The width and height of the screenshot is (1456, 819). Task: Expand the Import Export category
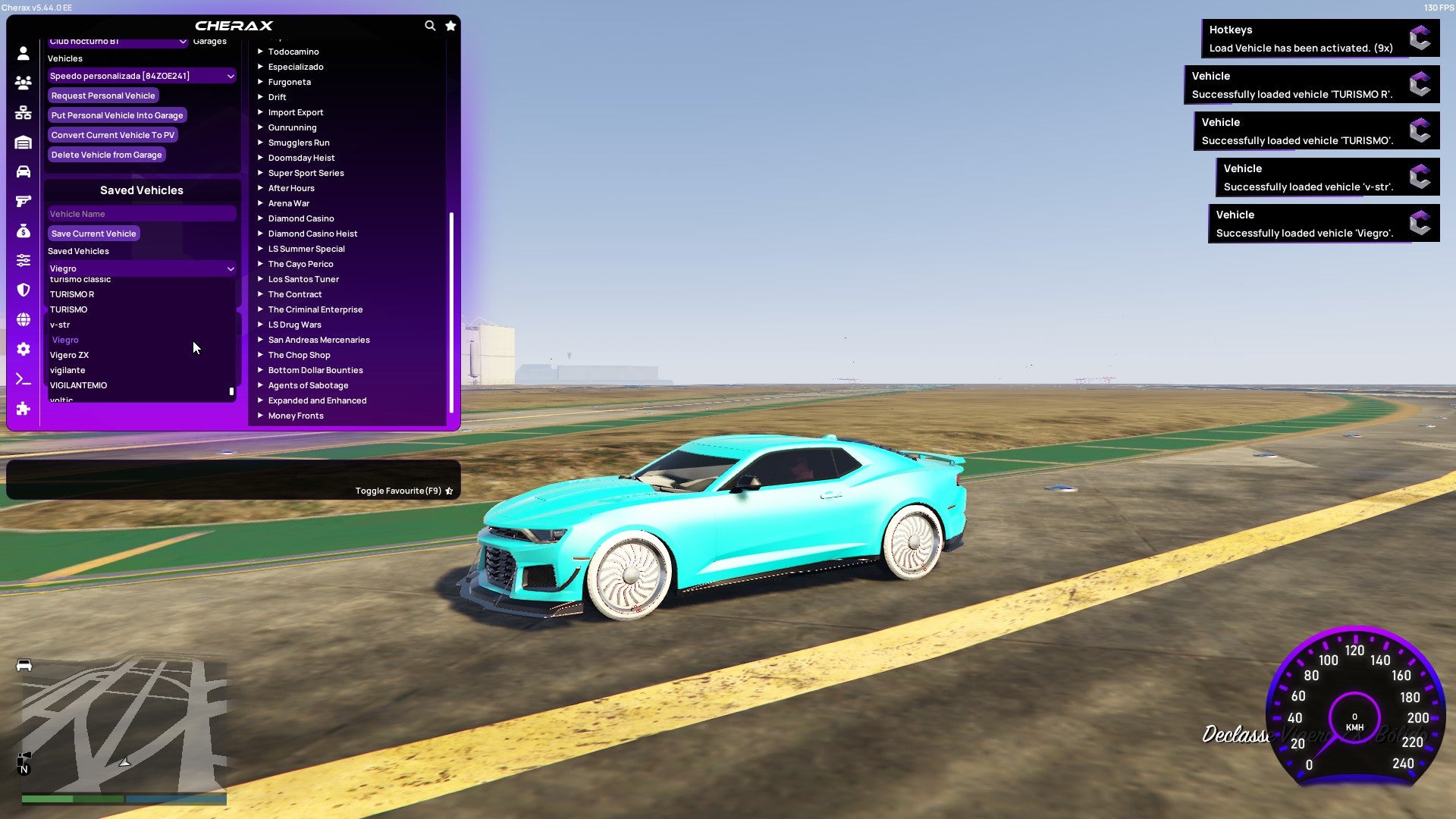[x=296, y=112]
